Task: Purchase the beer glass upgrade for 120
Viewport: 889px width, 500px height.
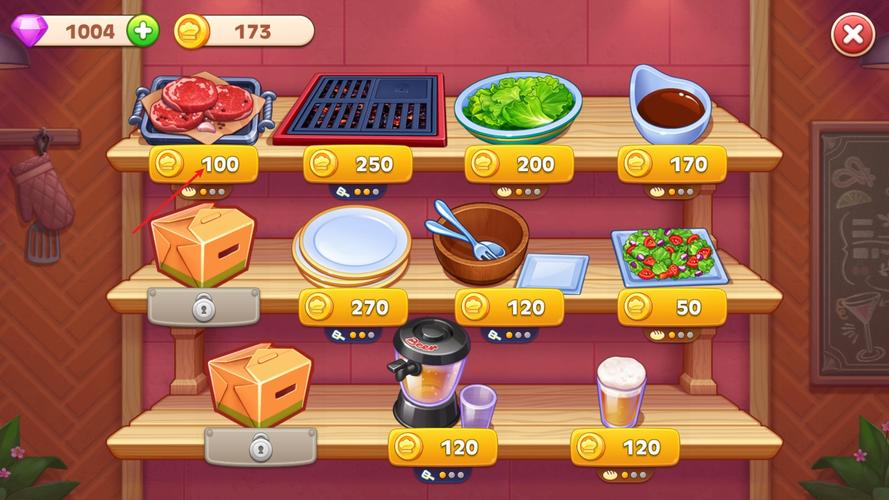Action: click(625, 446)
